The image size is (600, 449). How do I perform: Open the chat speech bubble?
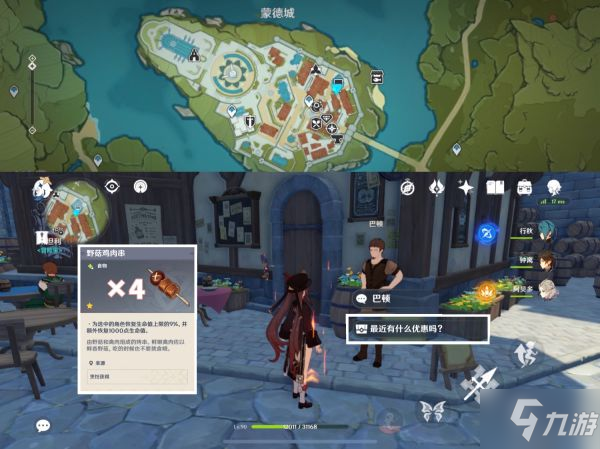pos(42,425)
